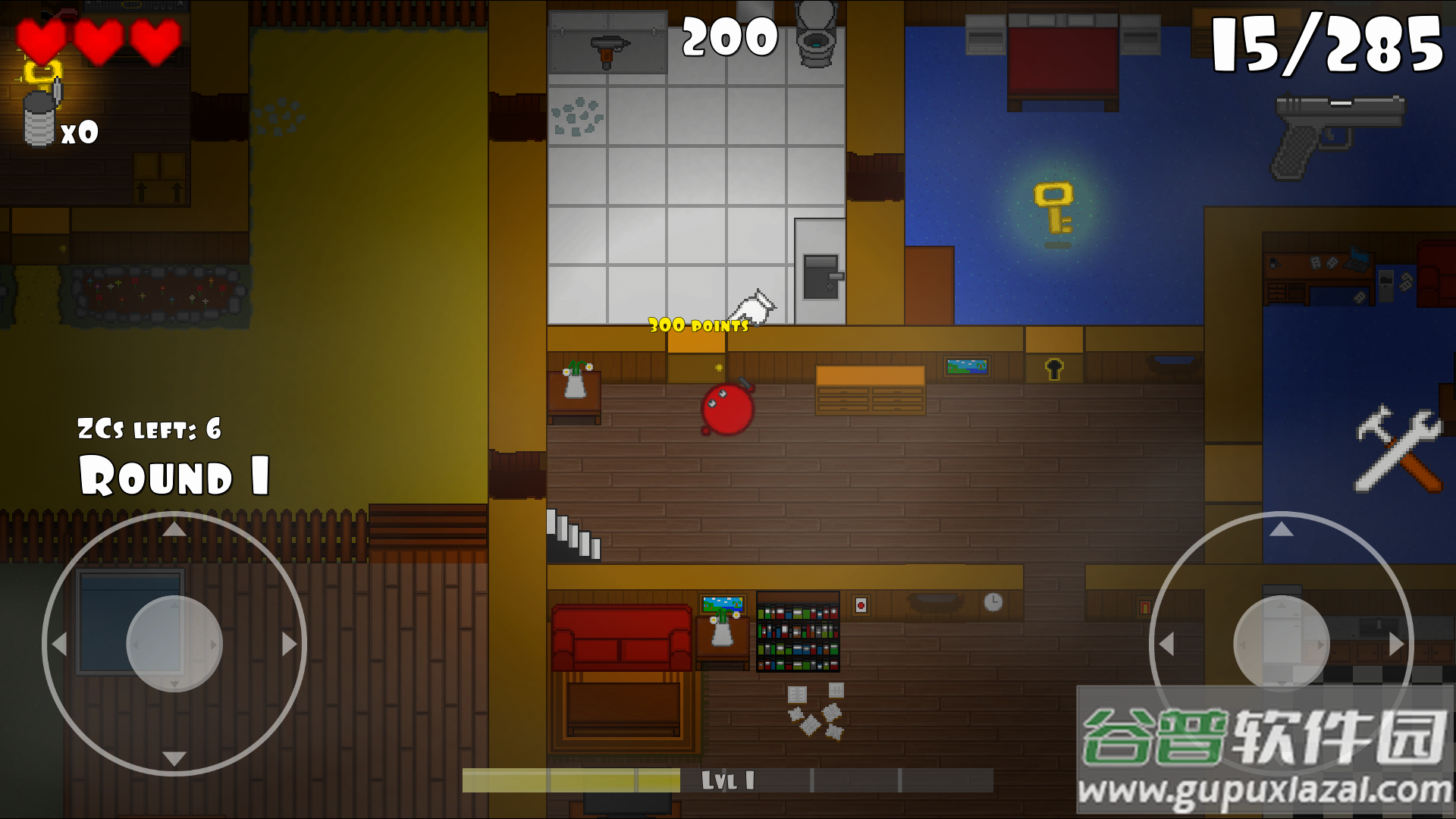The image size is (1456, 819).
Task: Click the movement joystick's up arrow
Action: [174, 529]
